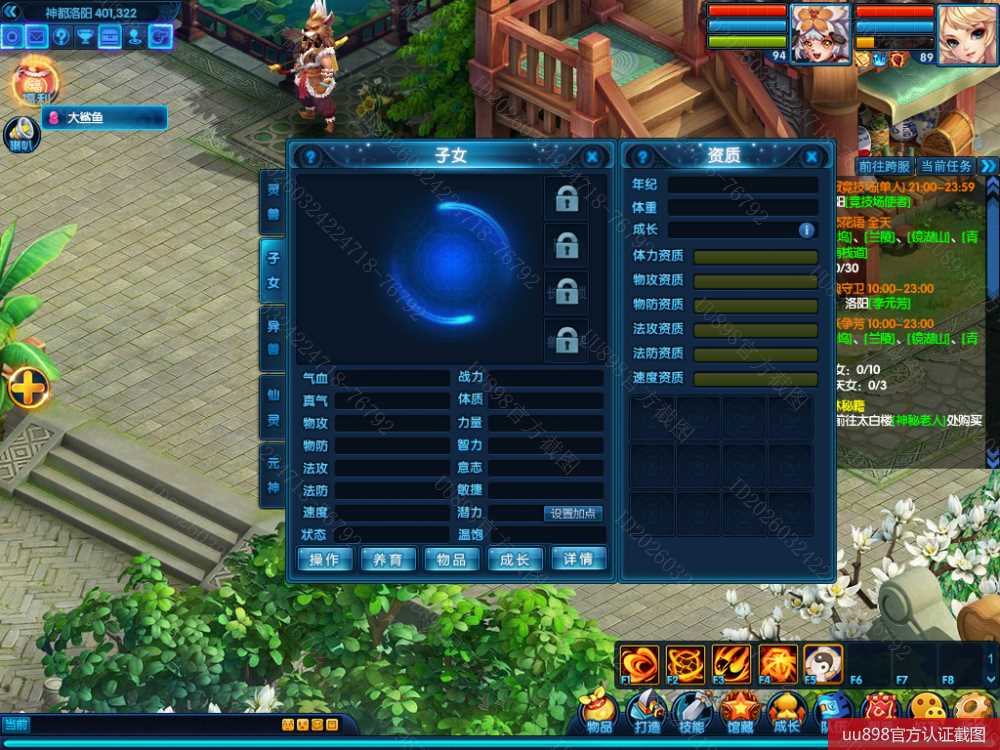Use the F5 yin-yang skill

[x=822, y=664]
